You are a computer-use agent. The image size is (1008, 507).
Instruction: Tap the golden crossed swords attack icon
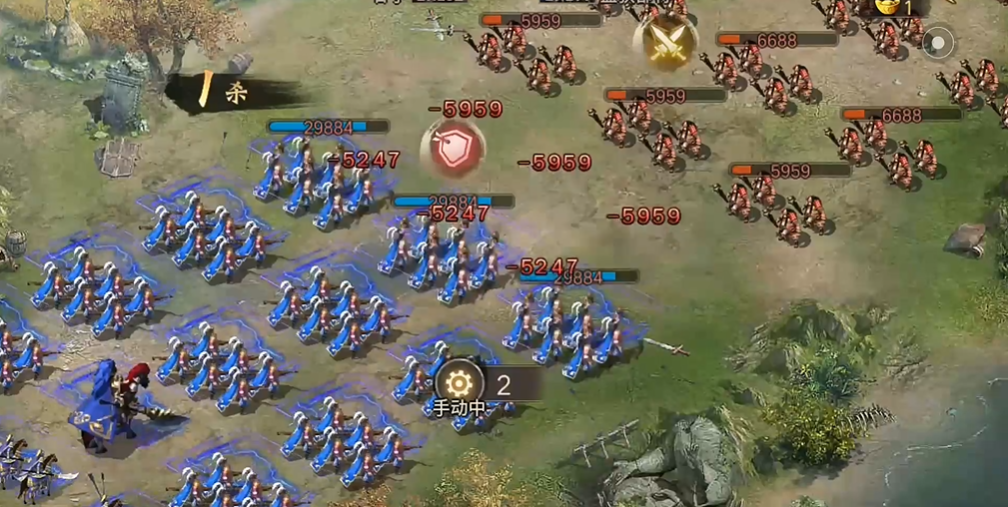[x=665, y=41]
